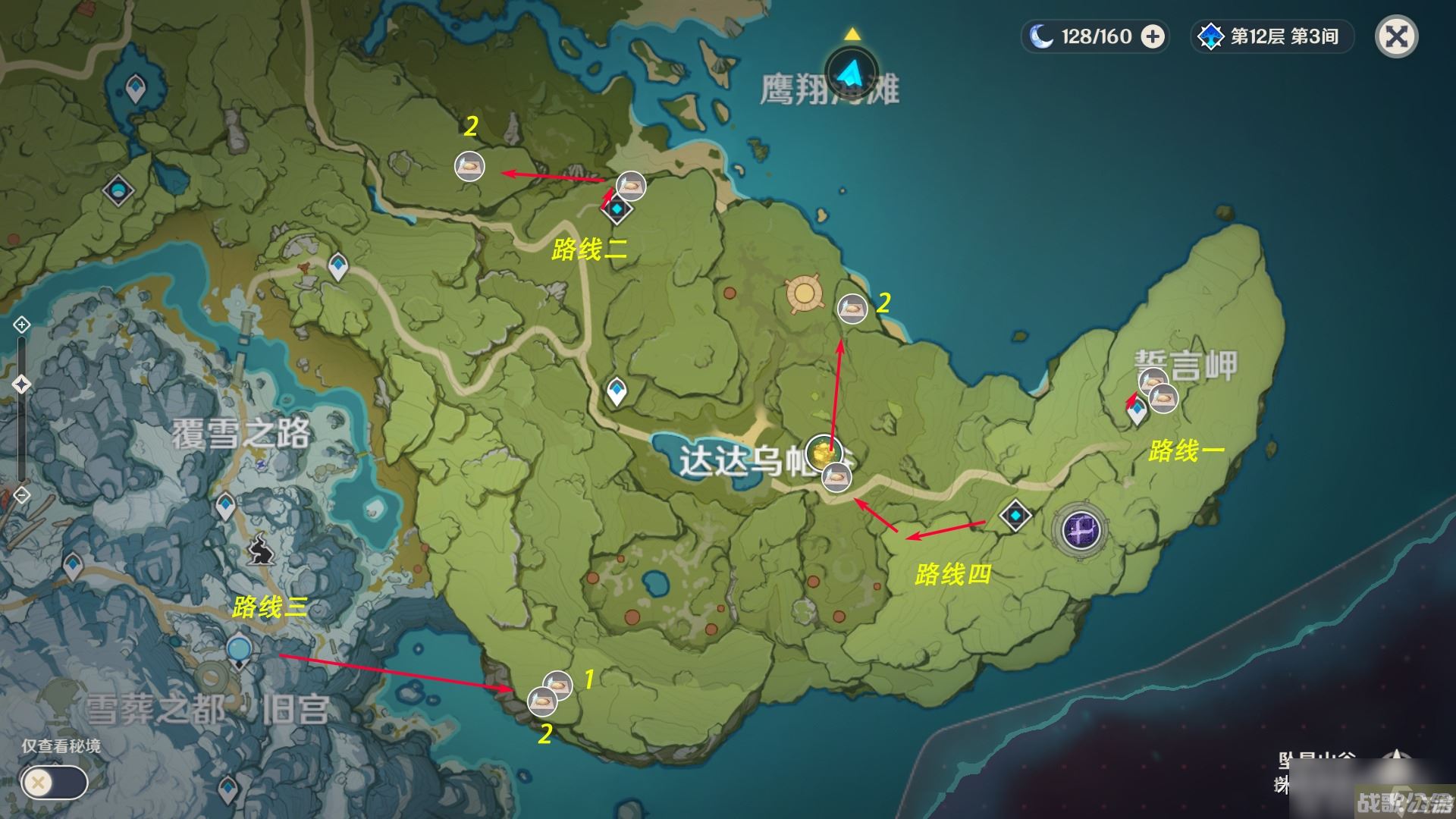Click the teleport waypoint under 誓言岬

pos(1137,411)
